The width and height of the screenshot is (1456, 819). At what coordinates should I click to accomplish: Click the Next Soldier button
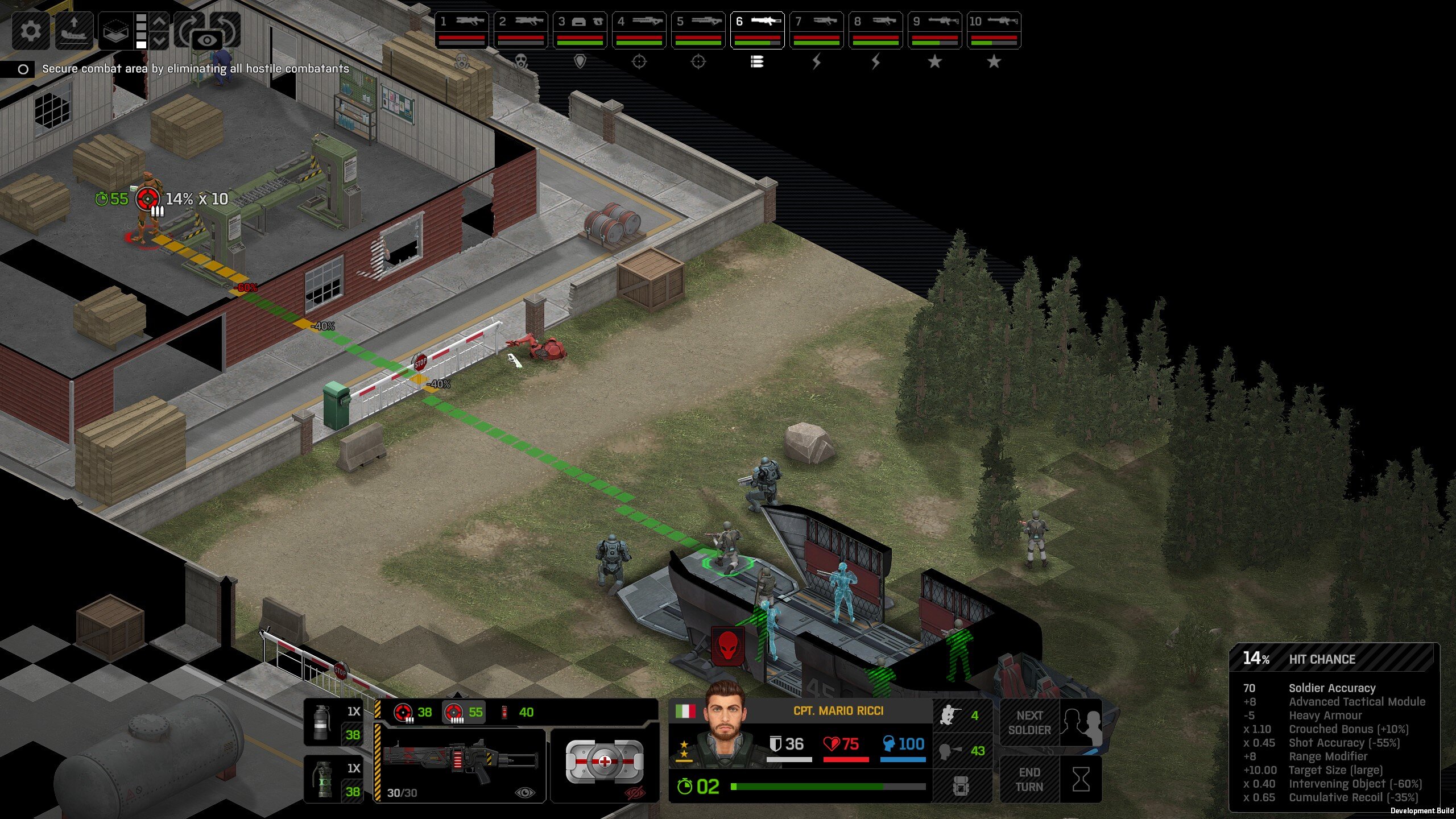(x=1029, y=722)
